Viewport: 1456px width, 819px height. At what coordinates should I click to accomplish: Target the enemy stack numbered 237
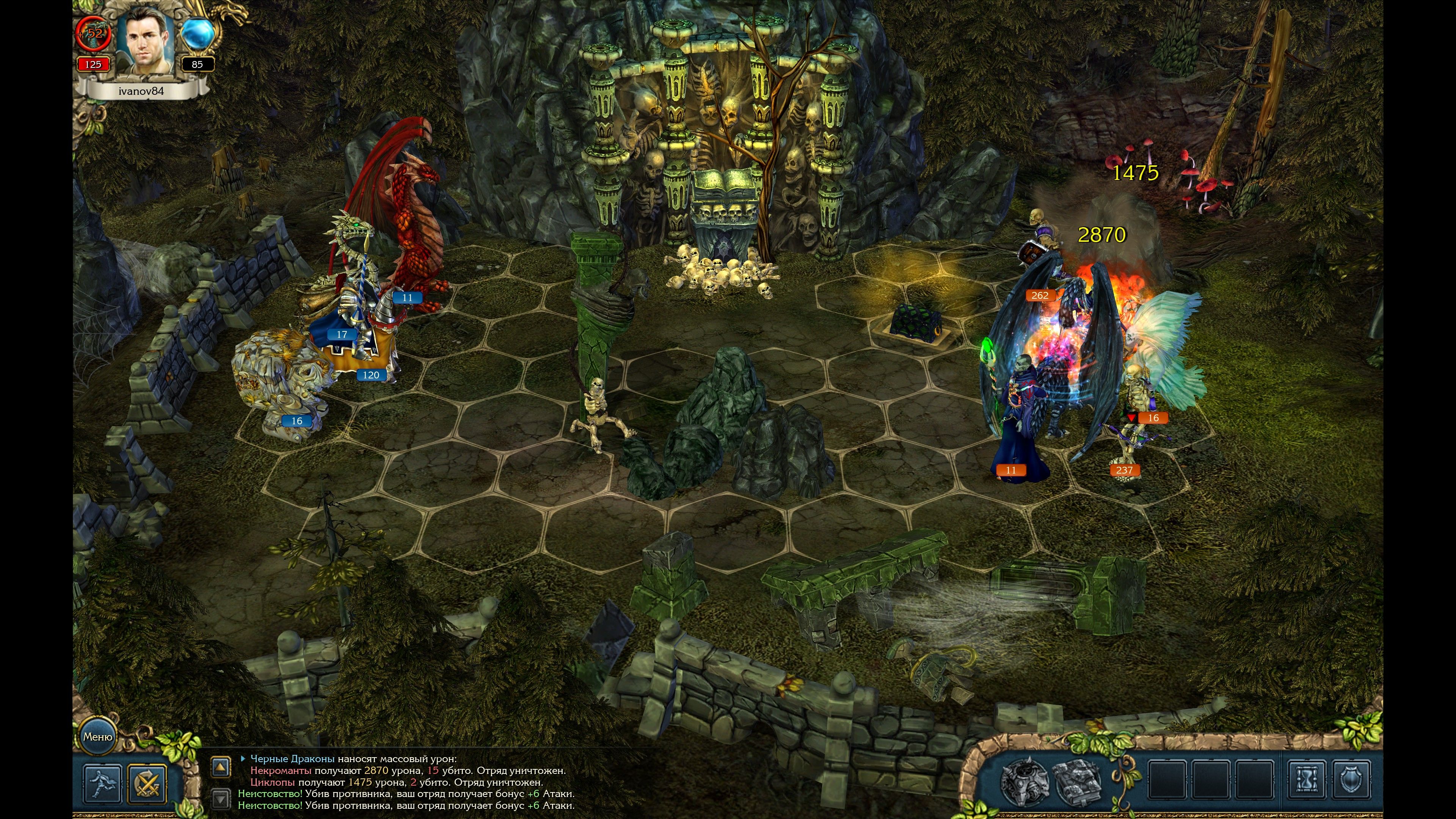point(1123,470)
